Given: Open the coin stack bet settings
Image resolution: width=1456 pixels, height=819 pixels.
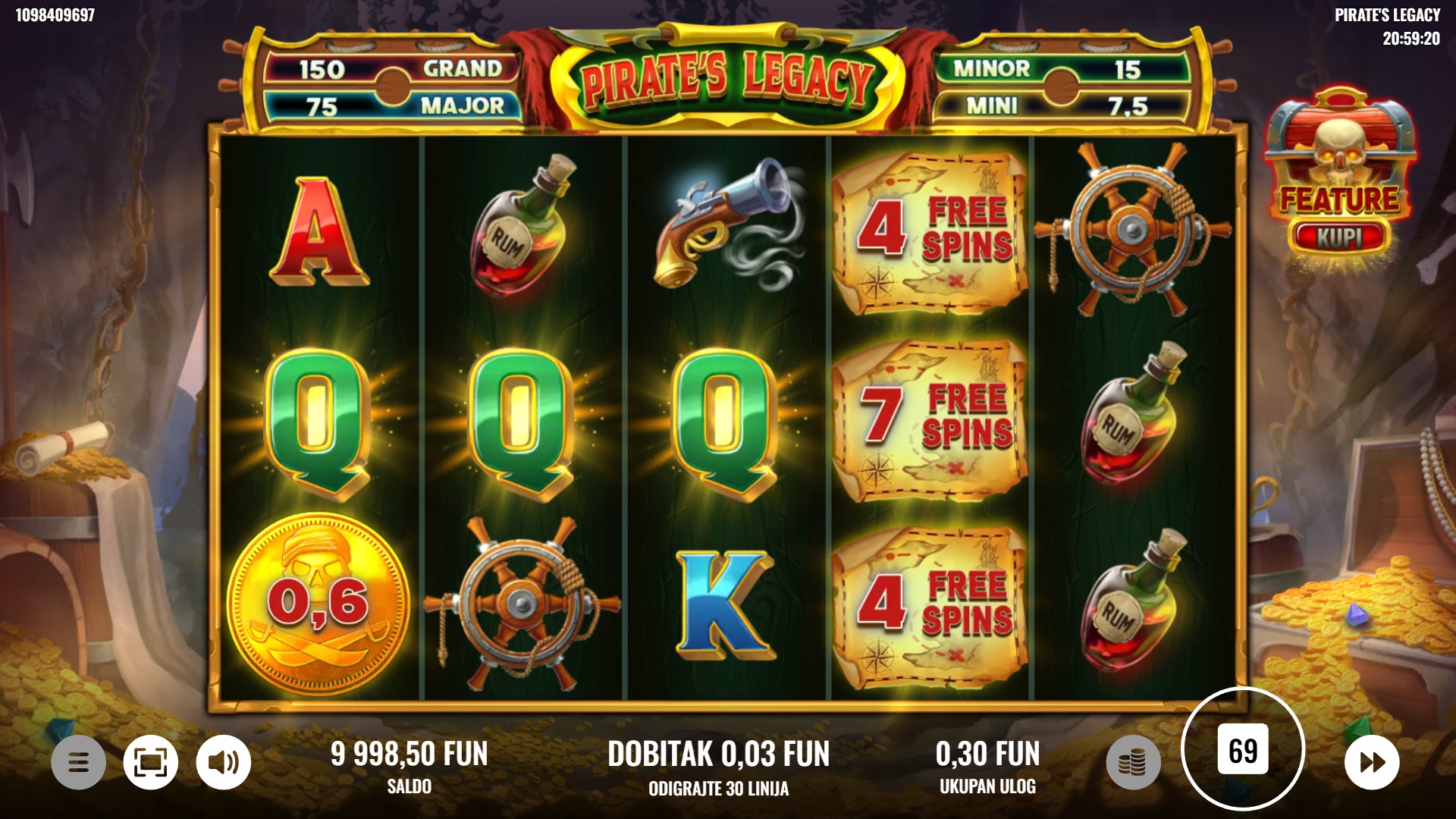Looking at the screenshot, I should tap(1133, 761).
